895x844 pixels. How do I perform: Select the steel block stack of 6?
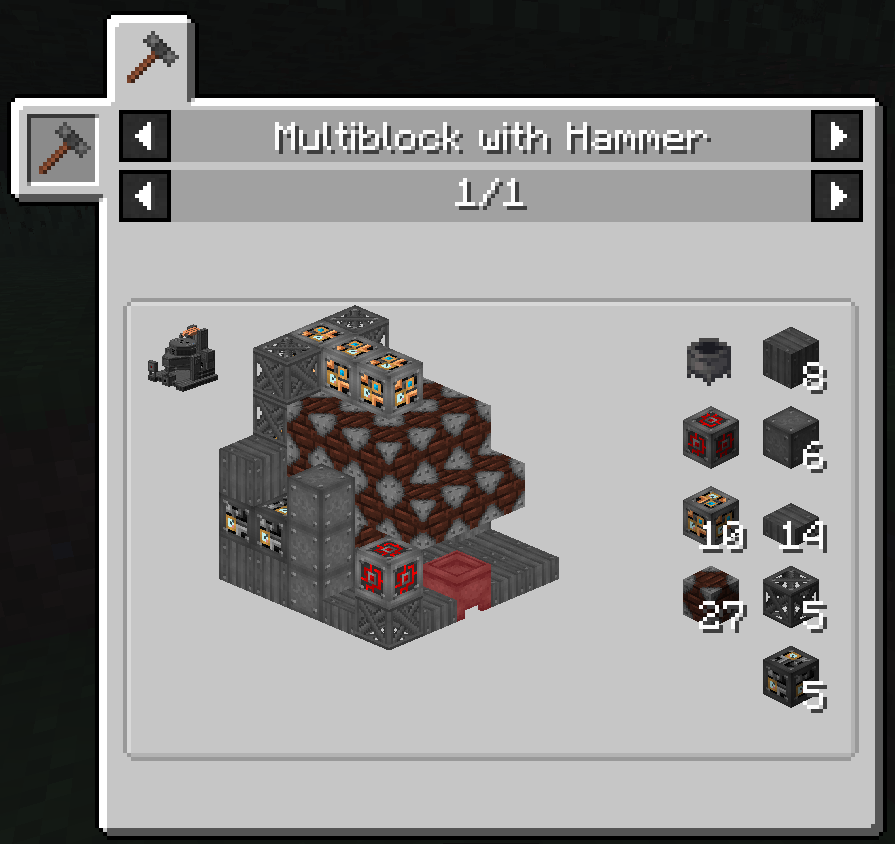coord(791,437)
